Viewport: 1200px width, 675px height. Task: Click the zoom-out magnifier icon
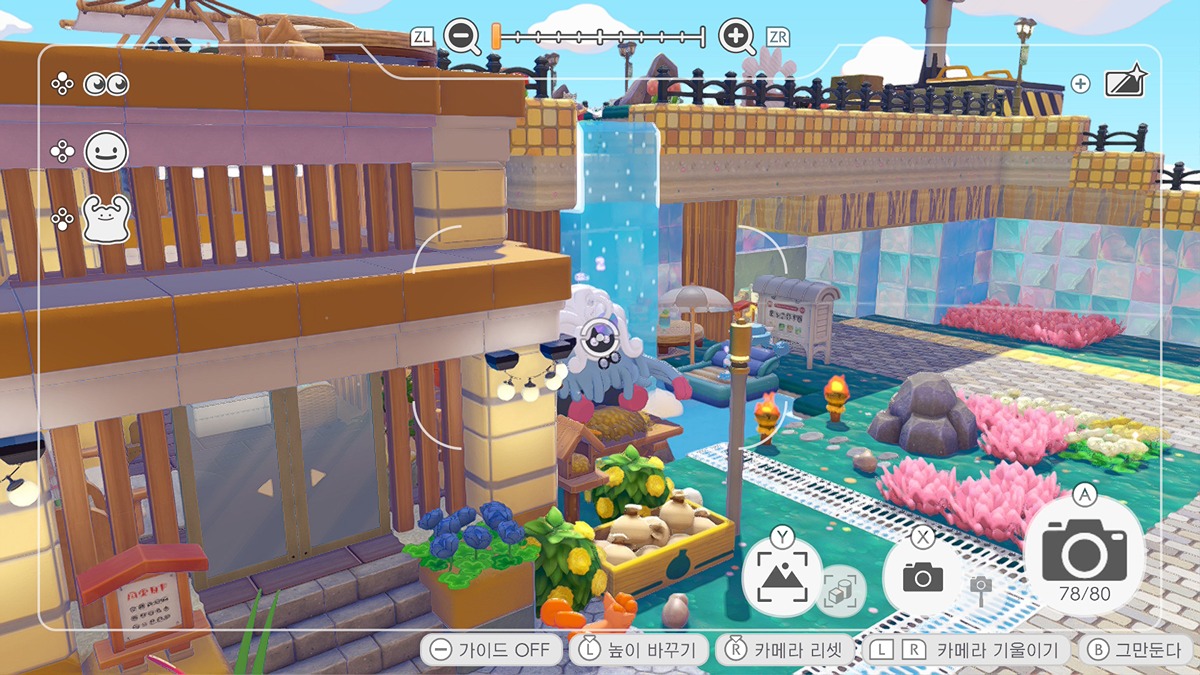click(x=462, y=37)
